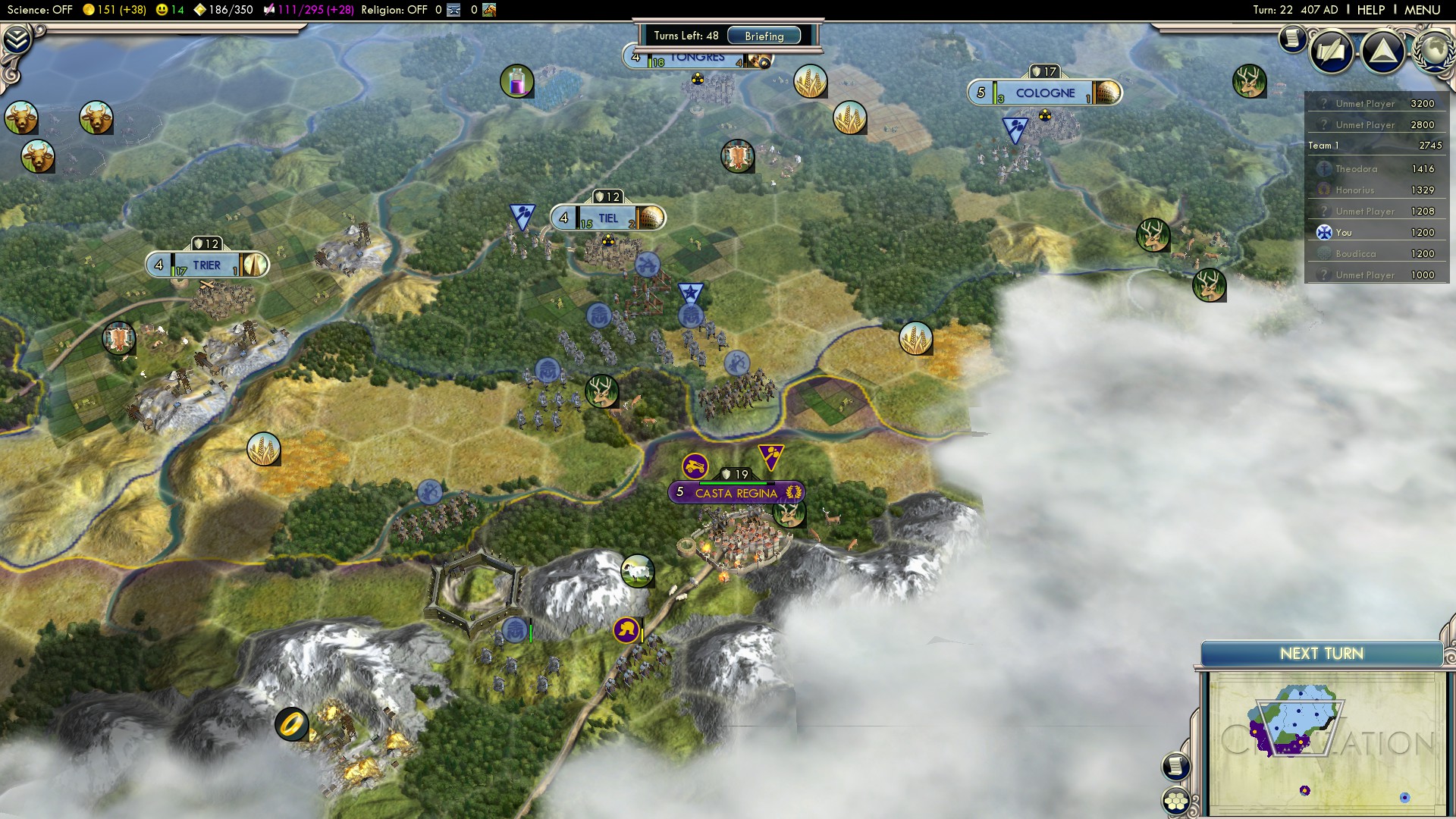1456x819 pixels.
Task: Expand the chevron panel toggle at top-left
Action: point(17,39)
